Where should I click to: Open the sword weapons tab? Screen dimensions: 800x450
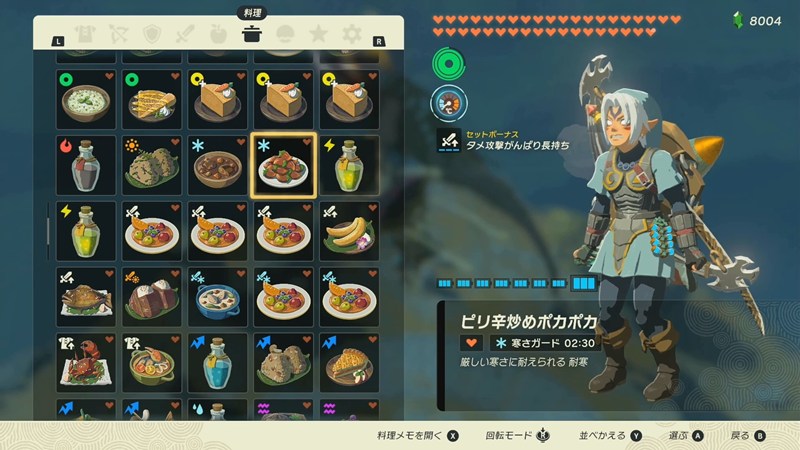point(185,34)
